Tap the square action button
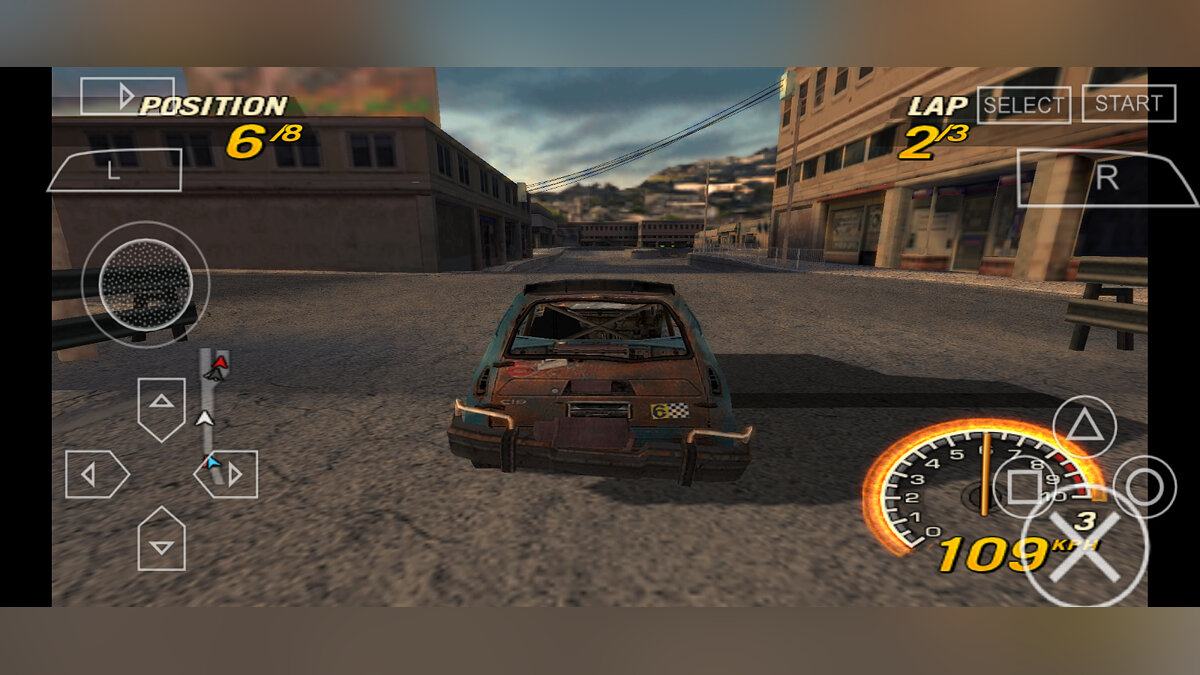Screen dimensions: 1200x675 pyautogui.click(x=1024, y=487)
